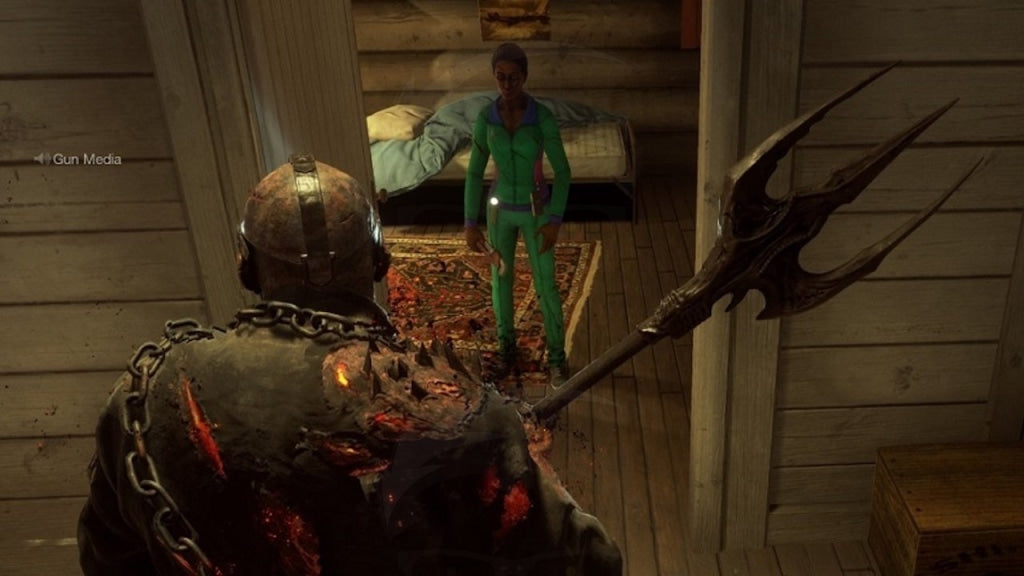Viewport: 1024px width, 576px height.
Task: Click the Gun Media voice chat indicator
Action: pos(78,158)
